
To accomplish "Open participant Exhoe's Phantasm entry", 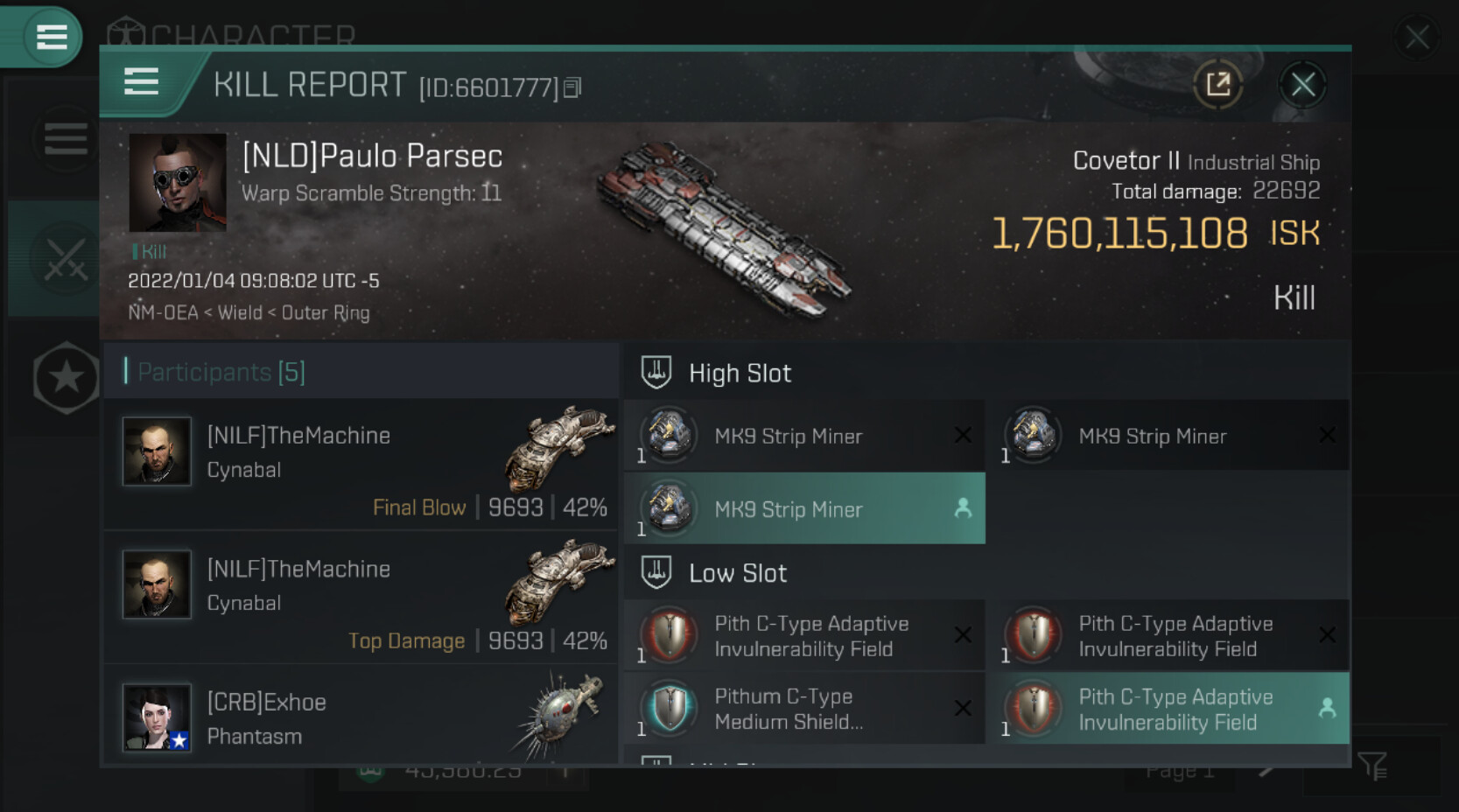I will (x=361, y=717).
